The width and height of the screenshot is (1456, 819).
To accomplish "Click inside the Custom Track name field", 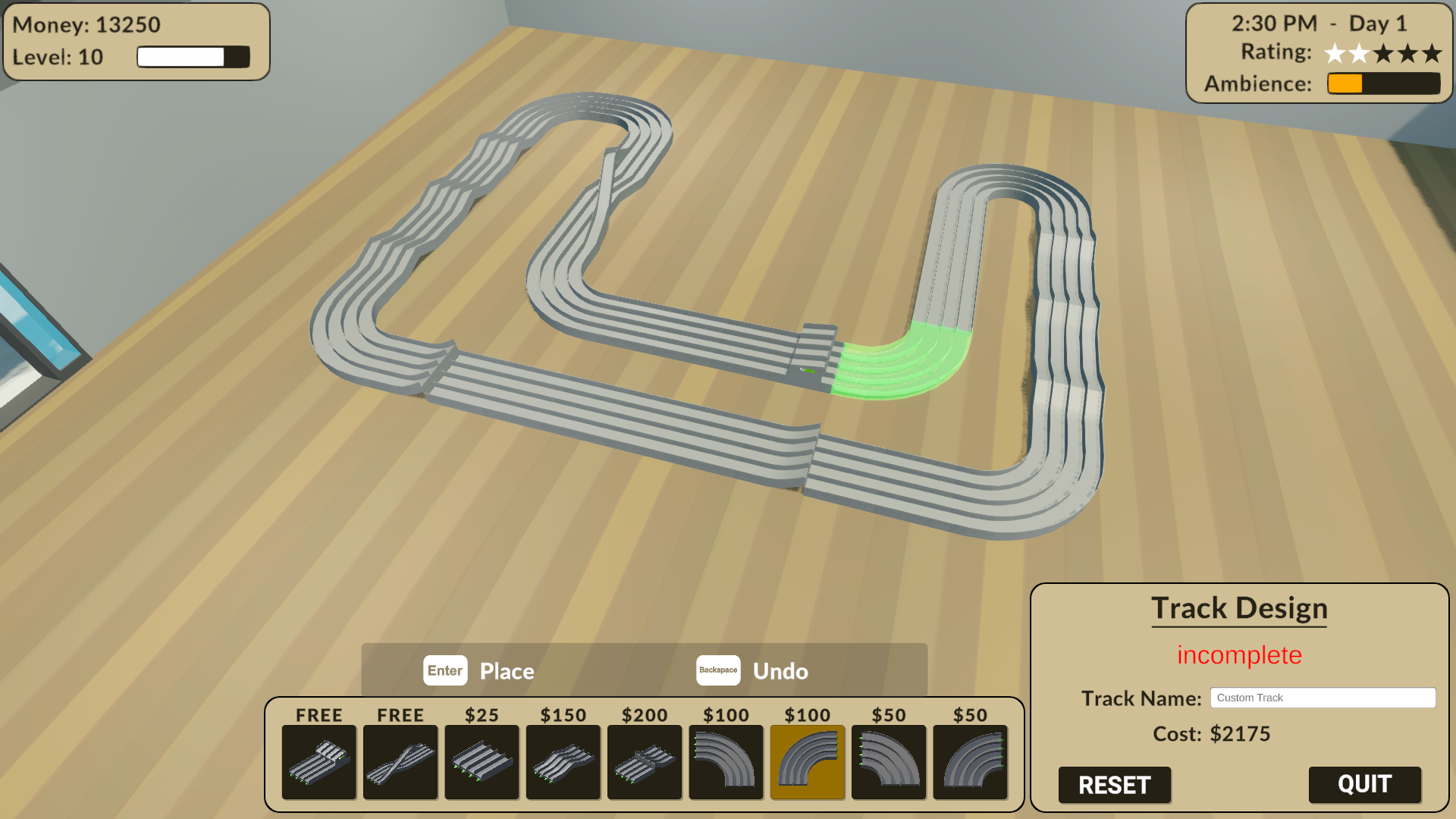I will [1323, 697].
